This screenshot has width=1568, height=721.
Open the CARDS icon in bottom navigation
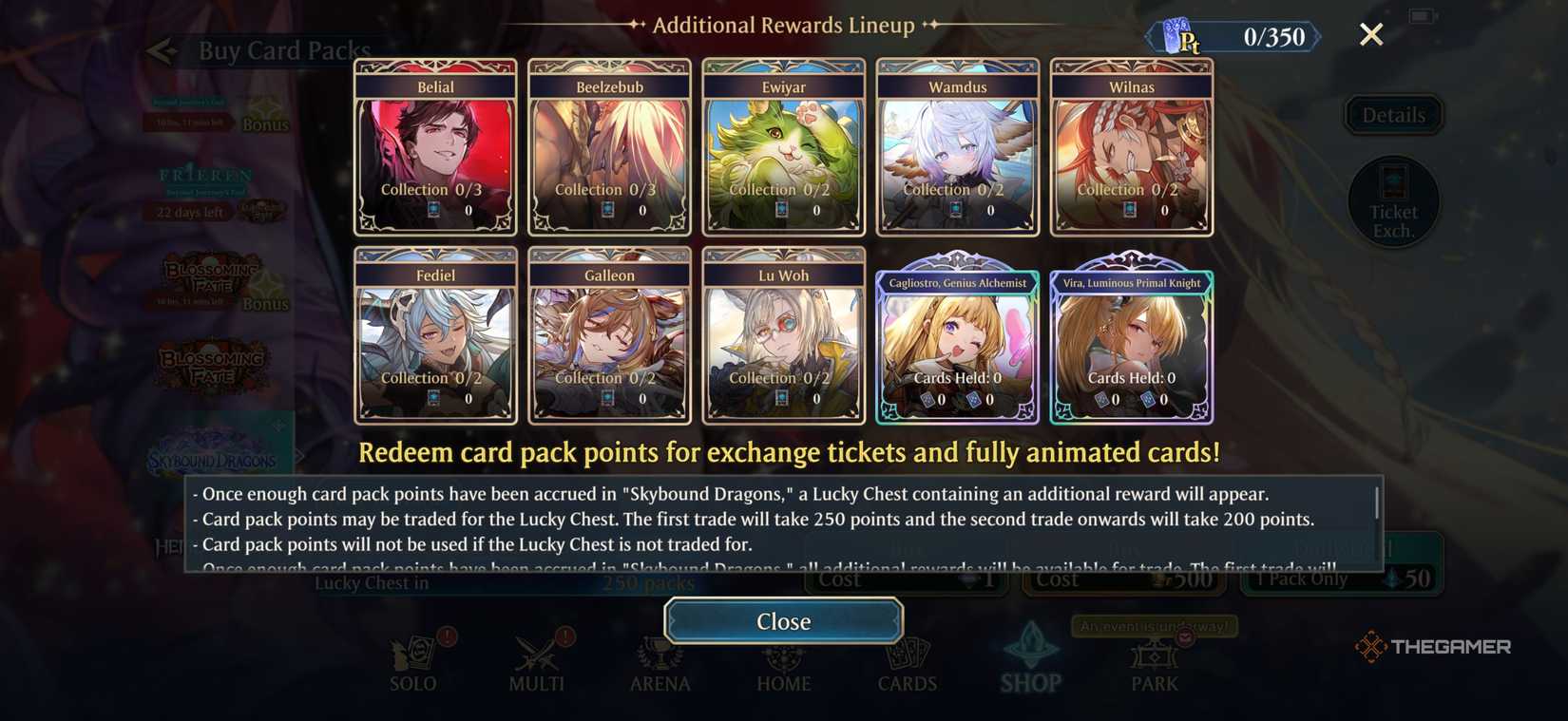click(907, 658)
